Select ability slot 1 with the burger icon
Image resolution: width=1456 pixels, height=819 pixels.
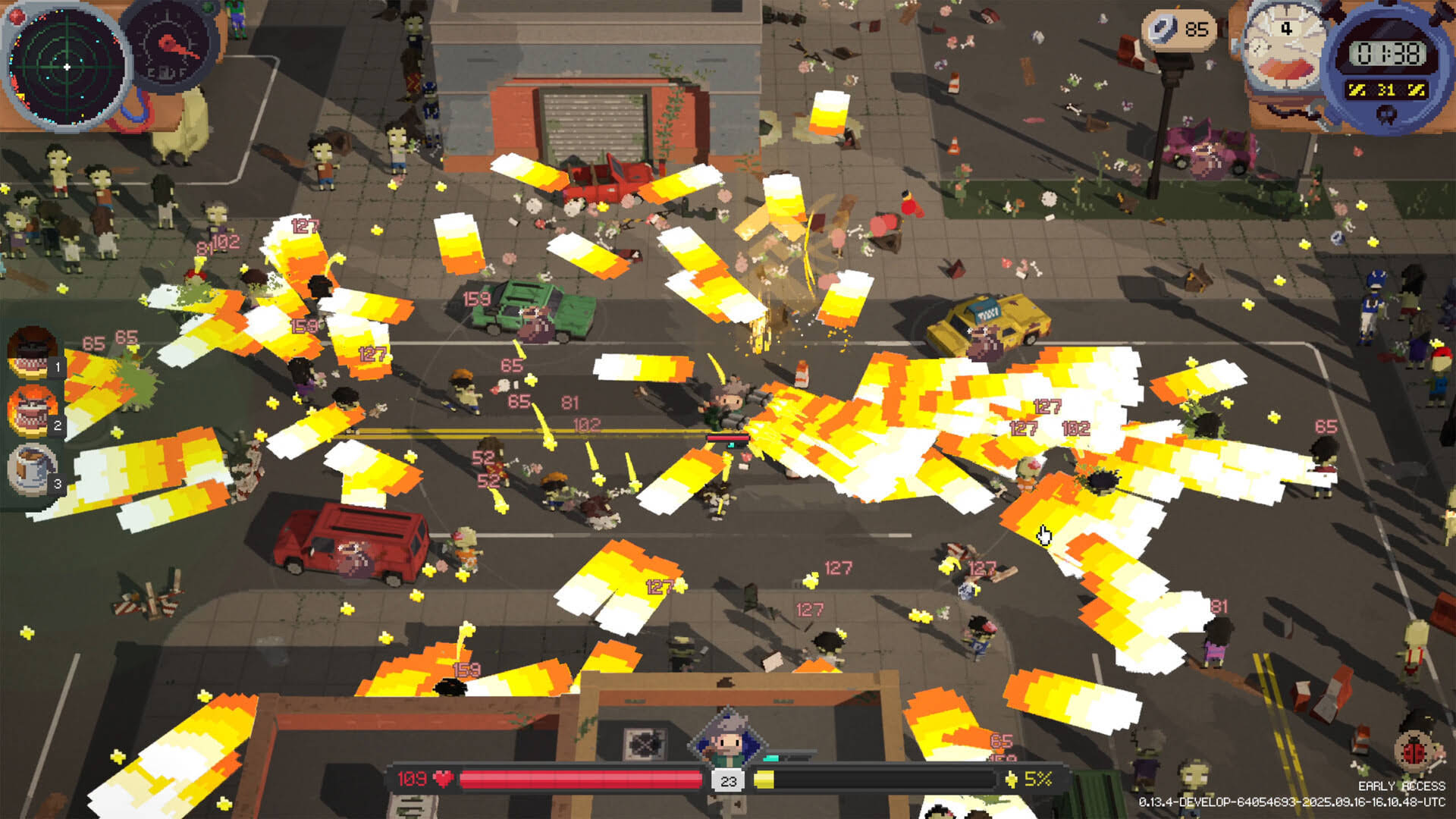point(32,355)
